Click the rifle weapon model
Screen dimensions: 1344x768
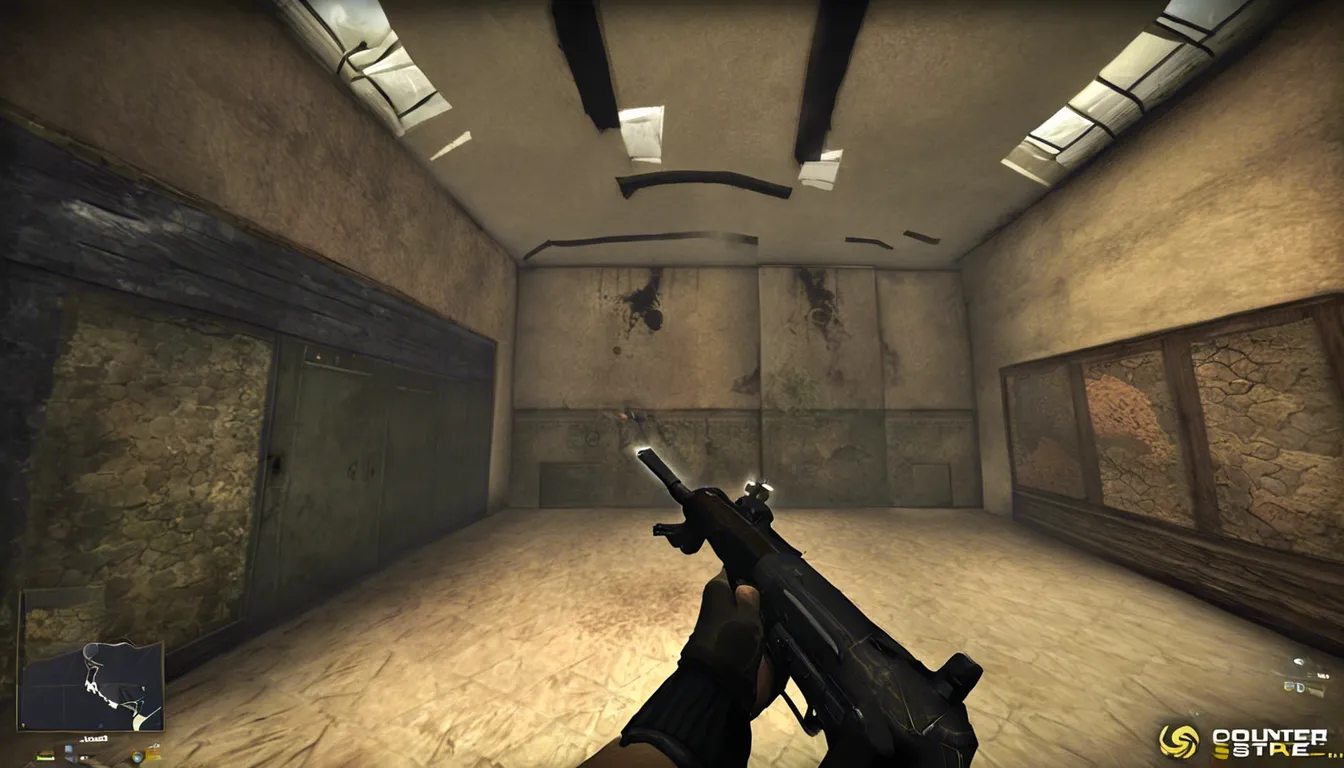point(820,620)
